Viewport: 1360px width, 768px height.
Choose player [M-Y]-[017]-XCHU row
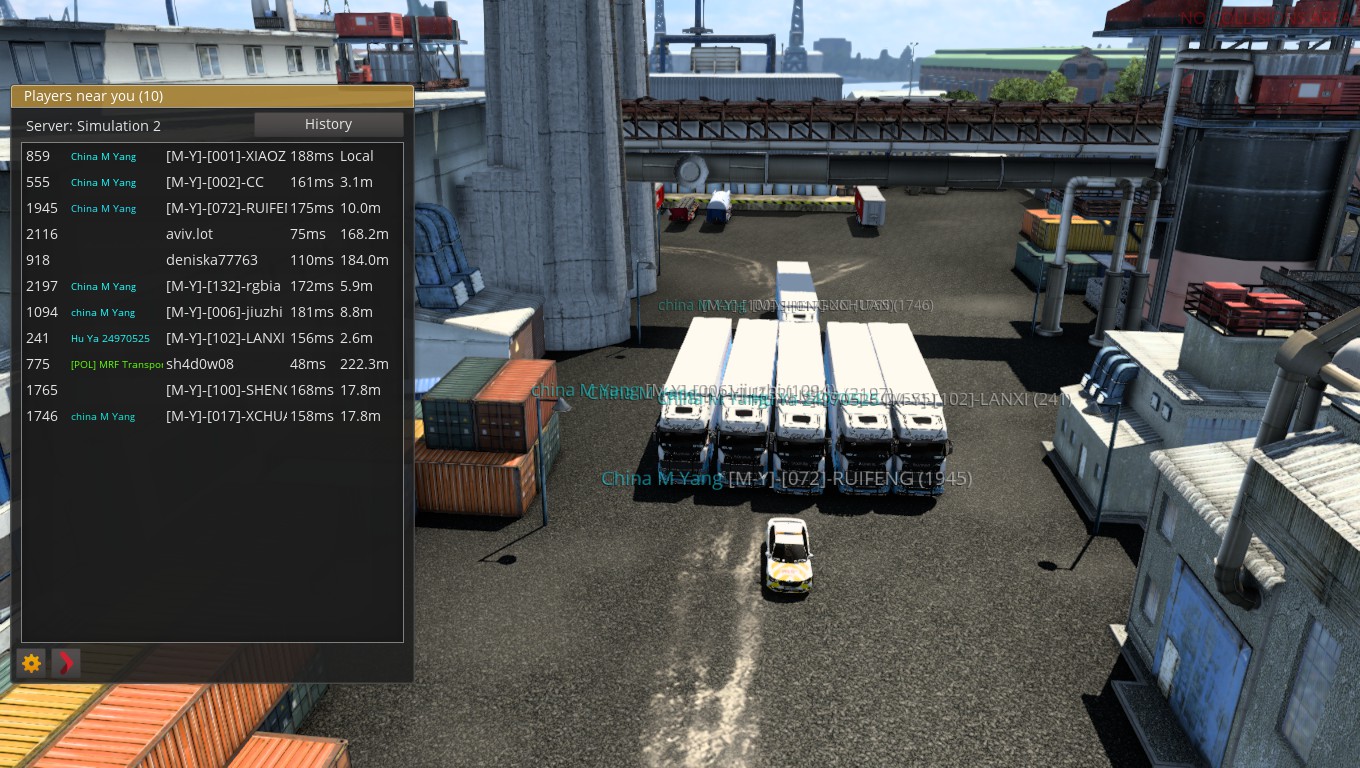[225, 416]
